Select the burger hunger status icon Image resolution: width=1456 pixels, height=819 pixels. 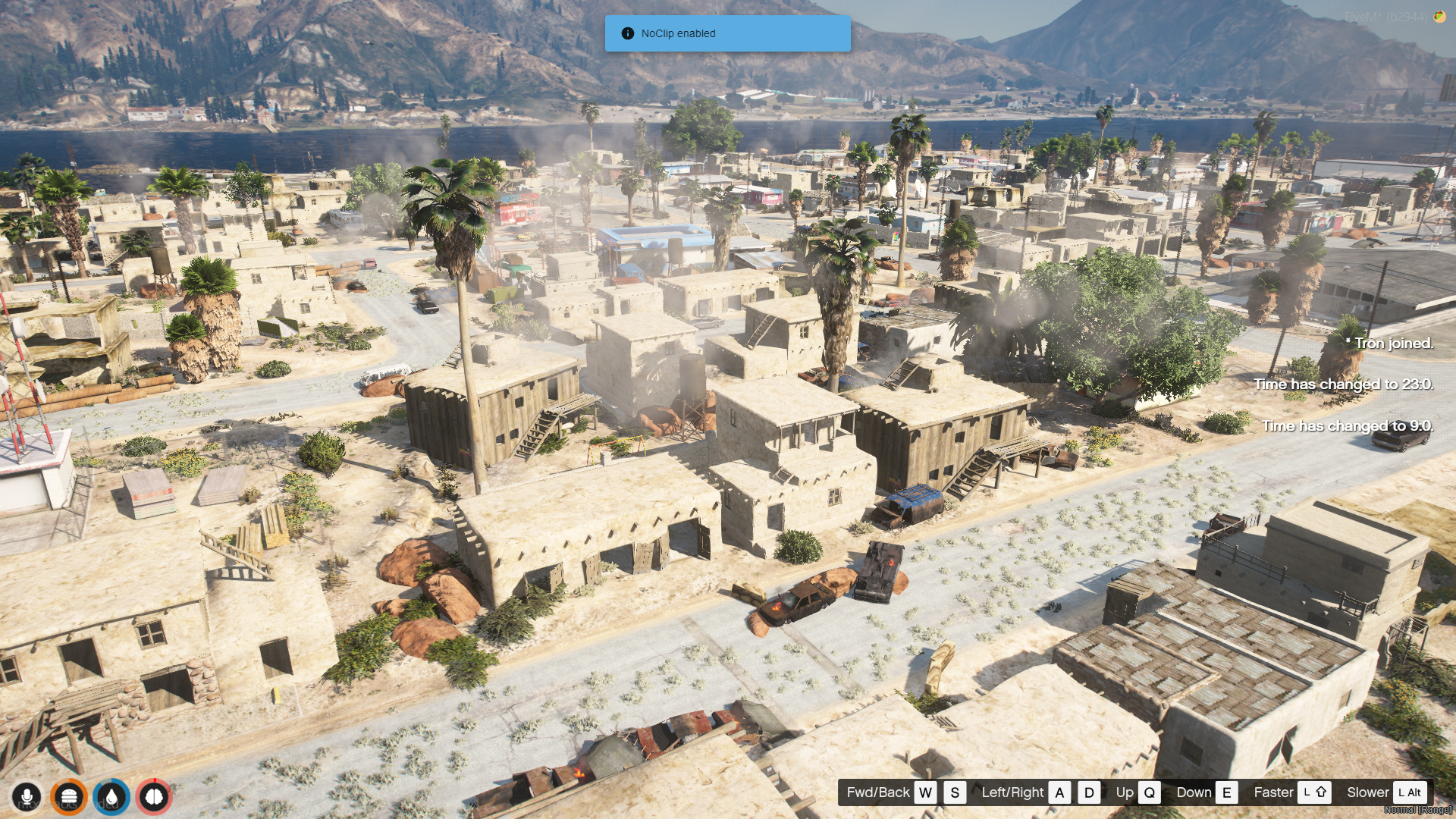pos(69,797)
